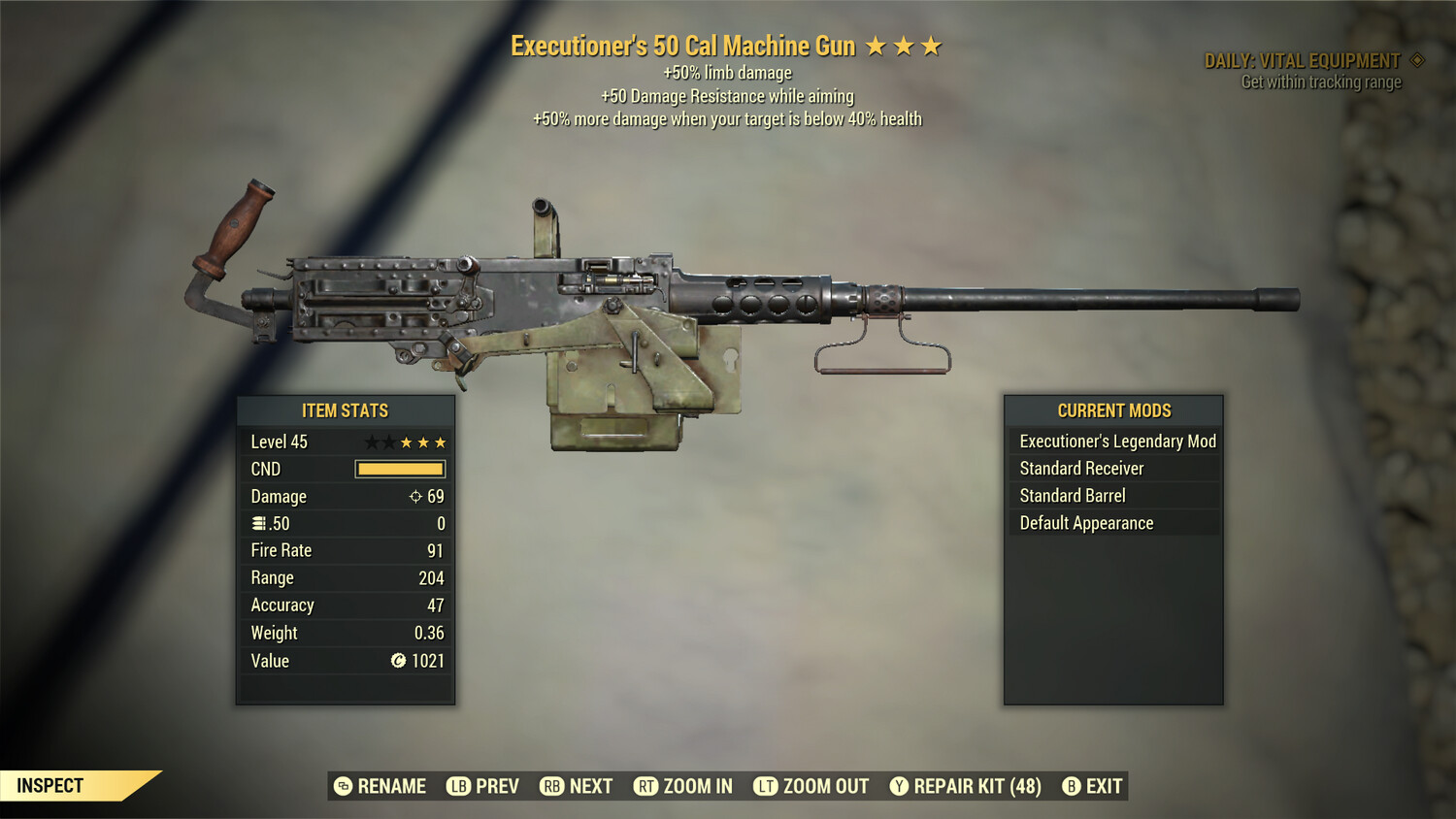Click the Y button icon before REPAIR KIT
Screen dimensions: 1456x819
pyautogui.click(x=899, y=786)
